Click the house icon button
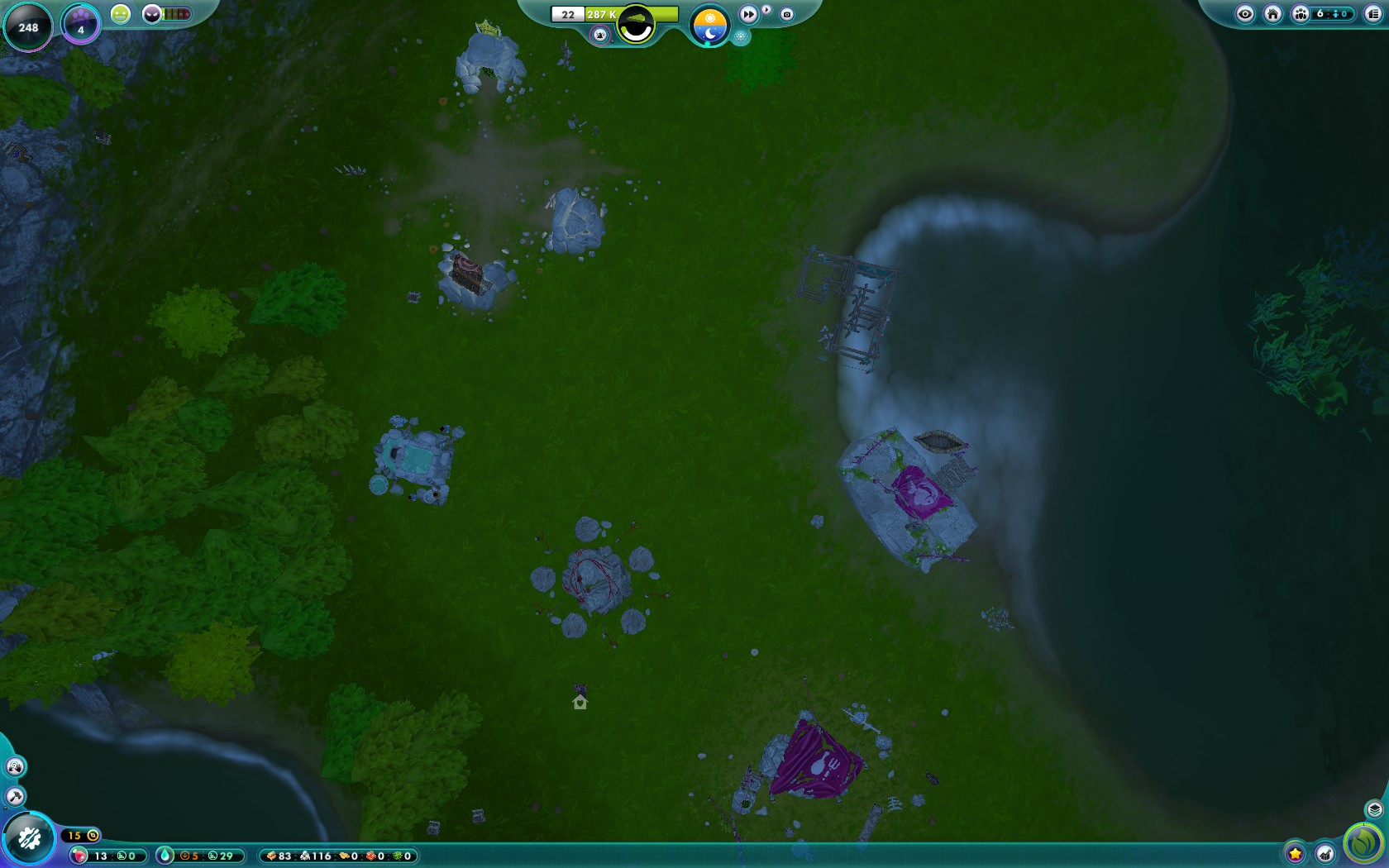This screenshot has width=1389, height=868. pyautogui.click(x=1273, y=14)
